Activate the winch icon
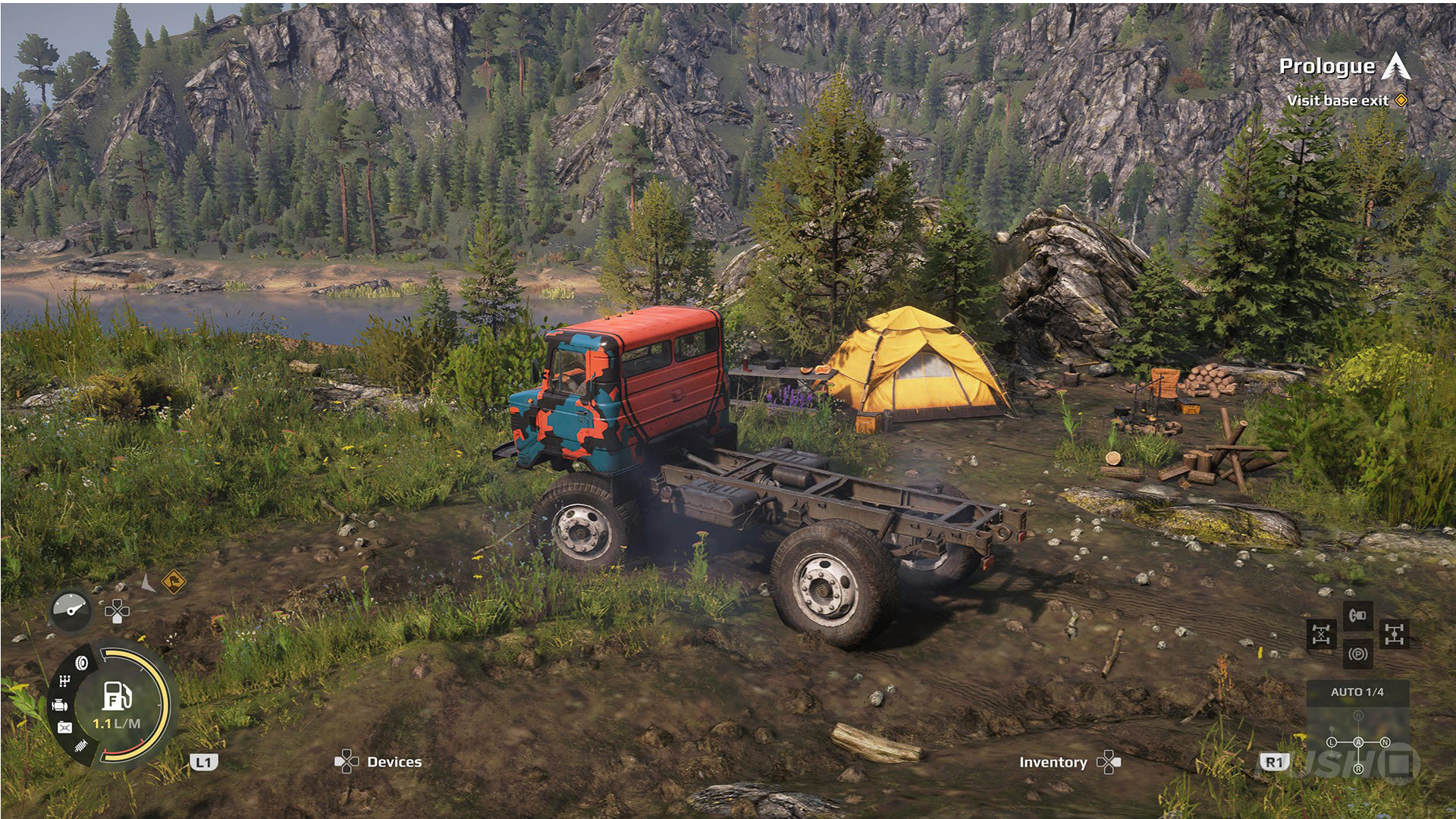This screenshot has width=1456, height=819. [1357, 615]
